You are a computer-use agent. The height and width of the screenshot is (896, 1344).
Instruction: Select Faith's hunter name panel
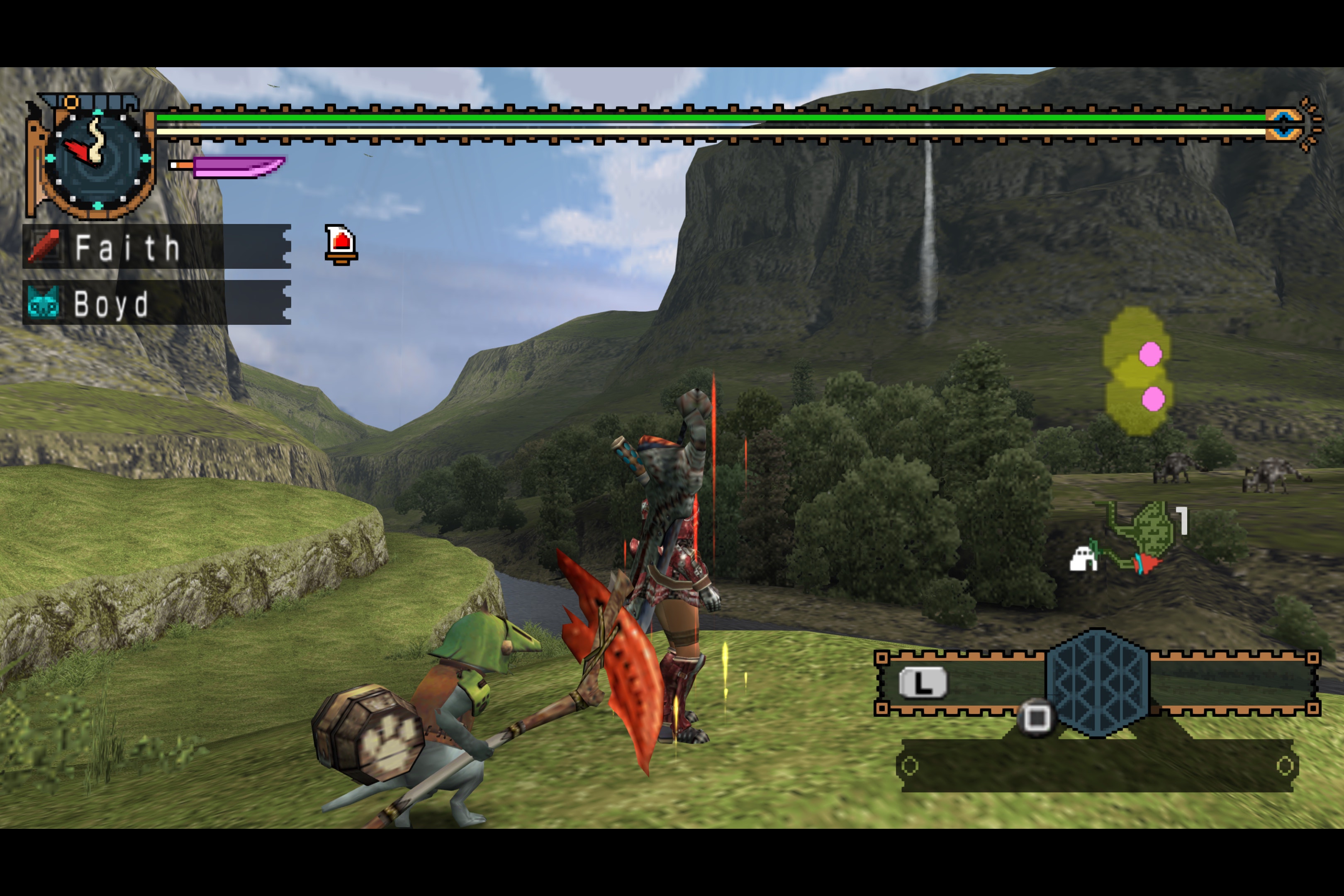click(x=156, y=247)
